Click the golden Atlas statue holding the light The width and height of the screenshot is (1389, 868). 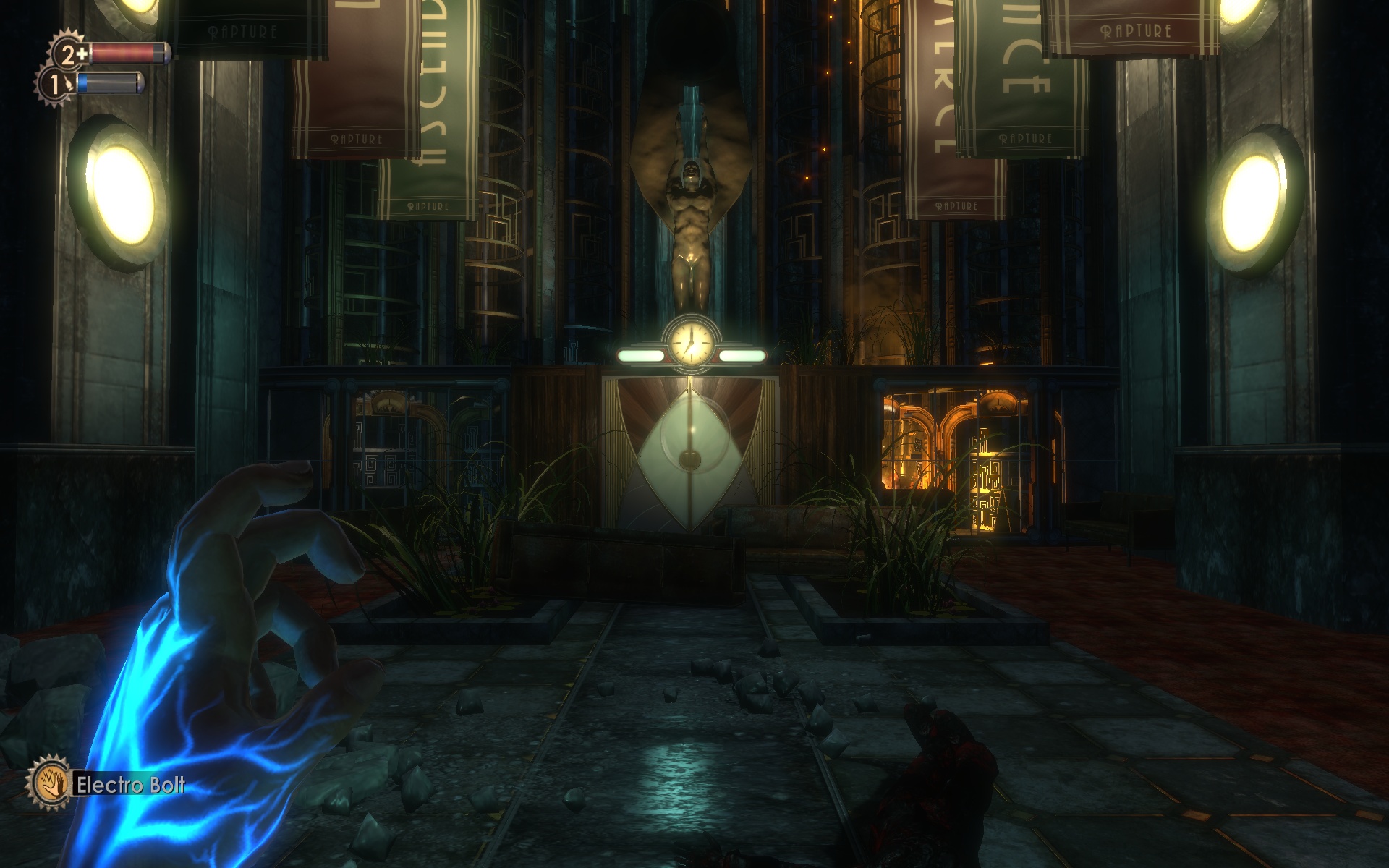coord(692,210)
